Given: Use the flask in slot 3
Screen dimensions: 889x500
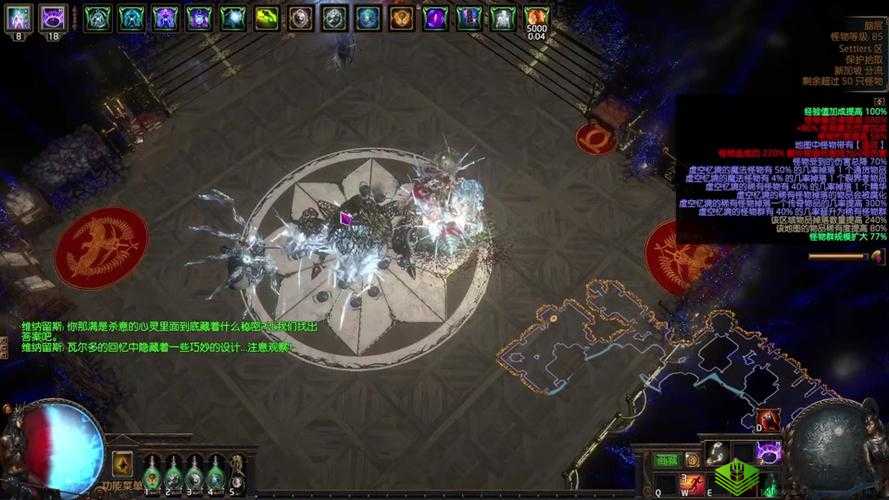Looking at the screenshot, I should tap(194, 473).
